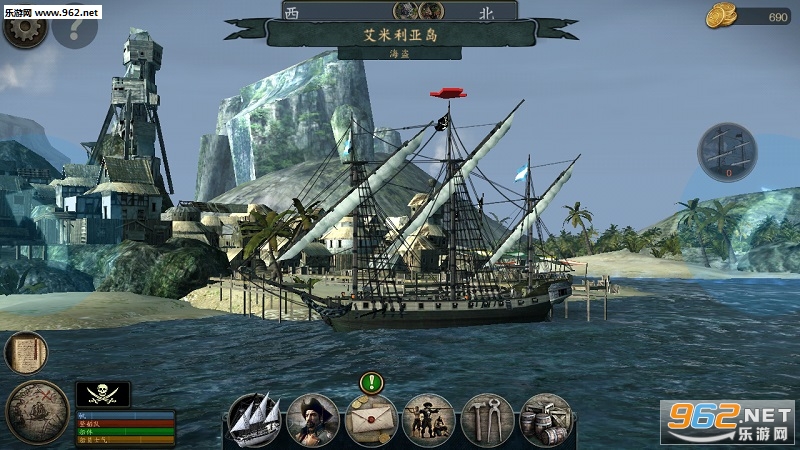This screenshot has width=800, height=450.
Task: Click the ship silhouette circle indicator
Action: (727, 152)
